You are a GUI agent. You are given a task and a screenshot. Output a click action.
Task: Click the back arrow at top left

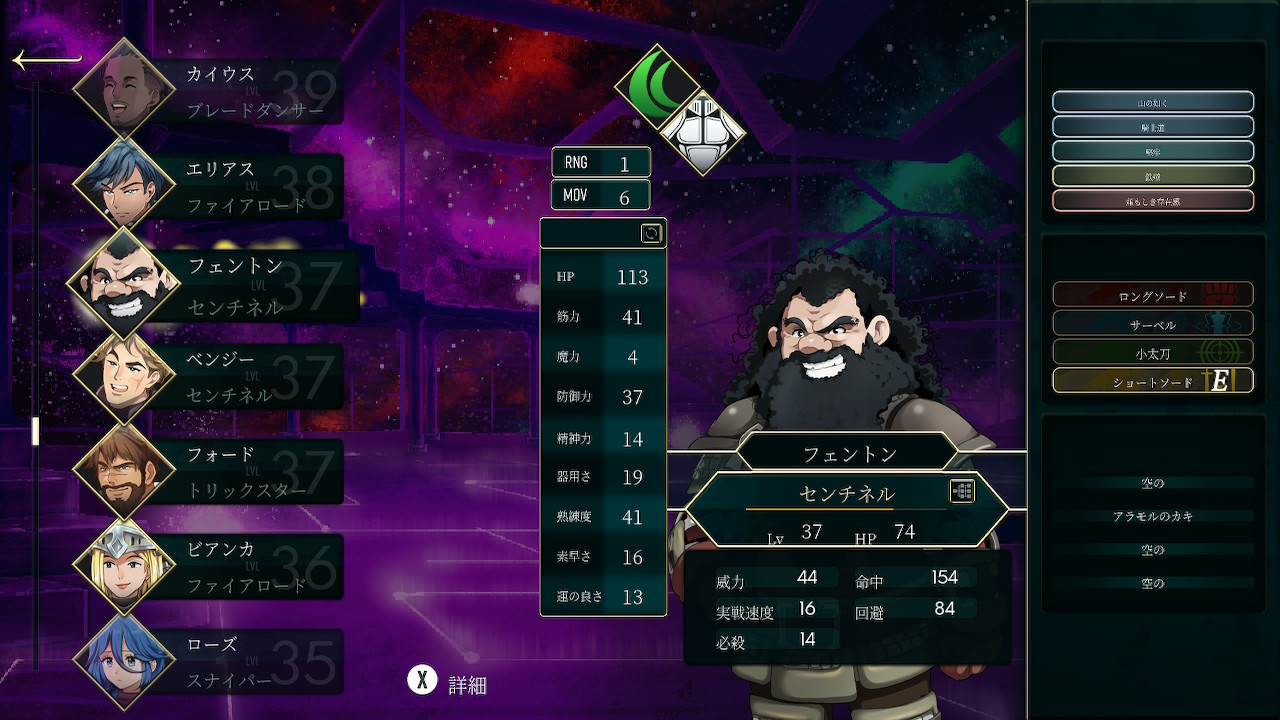point(46,61)
